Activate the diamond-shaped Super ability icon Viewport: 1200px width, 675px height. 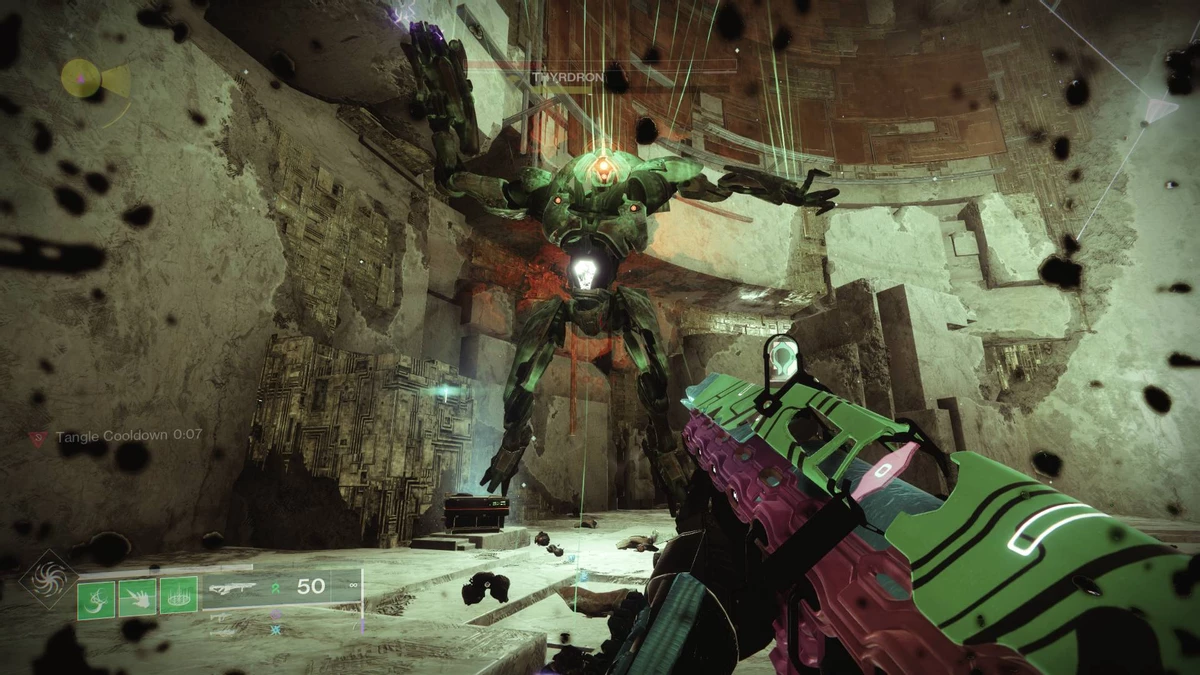click(48, 580)
